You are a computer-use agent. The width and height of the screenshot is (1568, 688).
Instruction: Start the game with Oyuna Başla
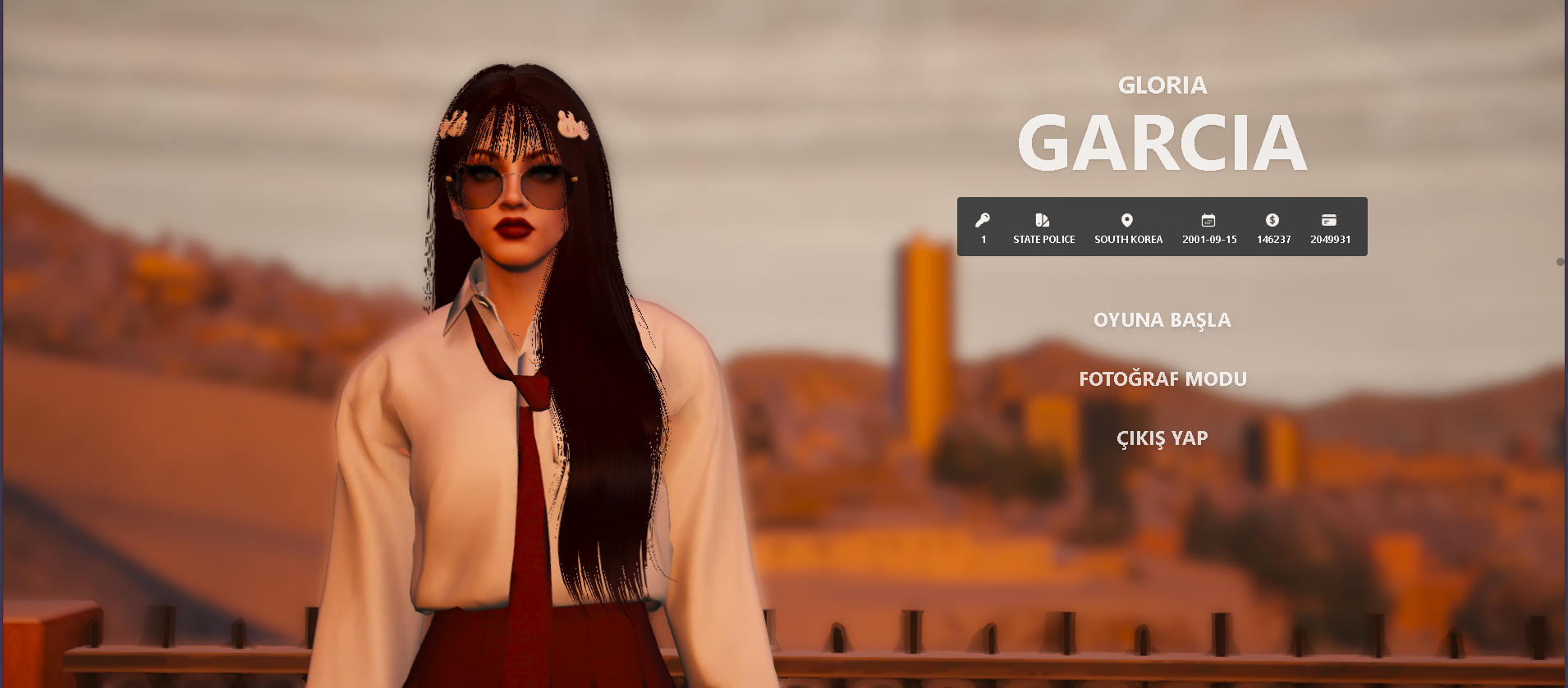1162,320
